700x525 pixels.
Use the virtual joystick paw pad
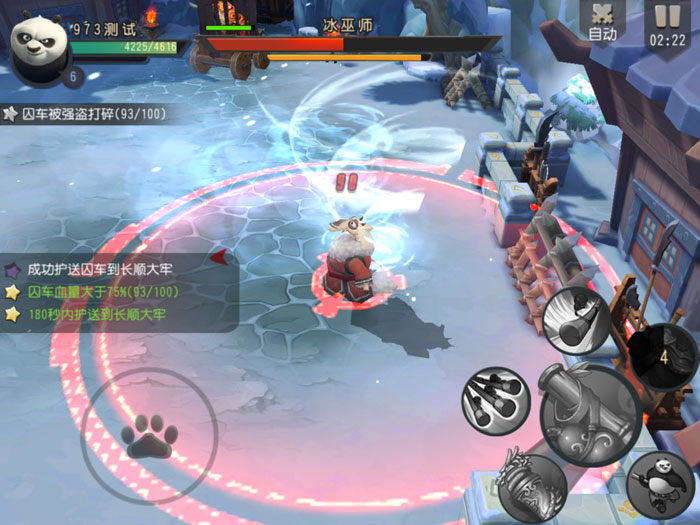pos(149,436)
